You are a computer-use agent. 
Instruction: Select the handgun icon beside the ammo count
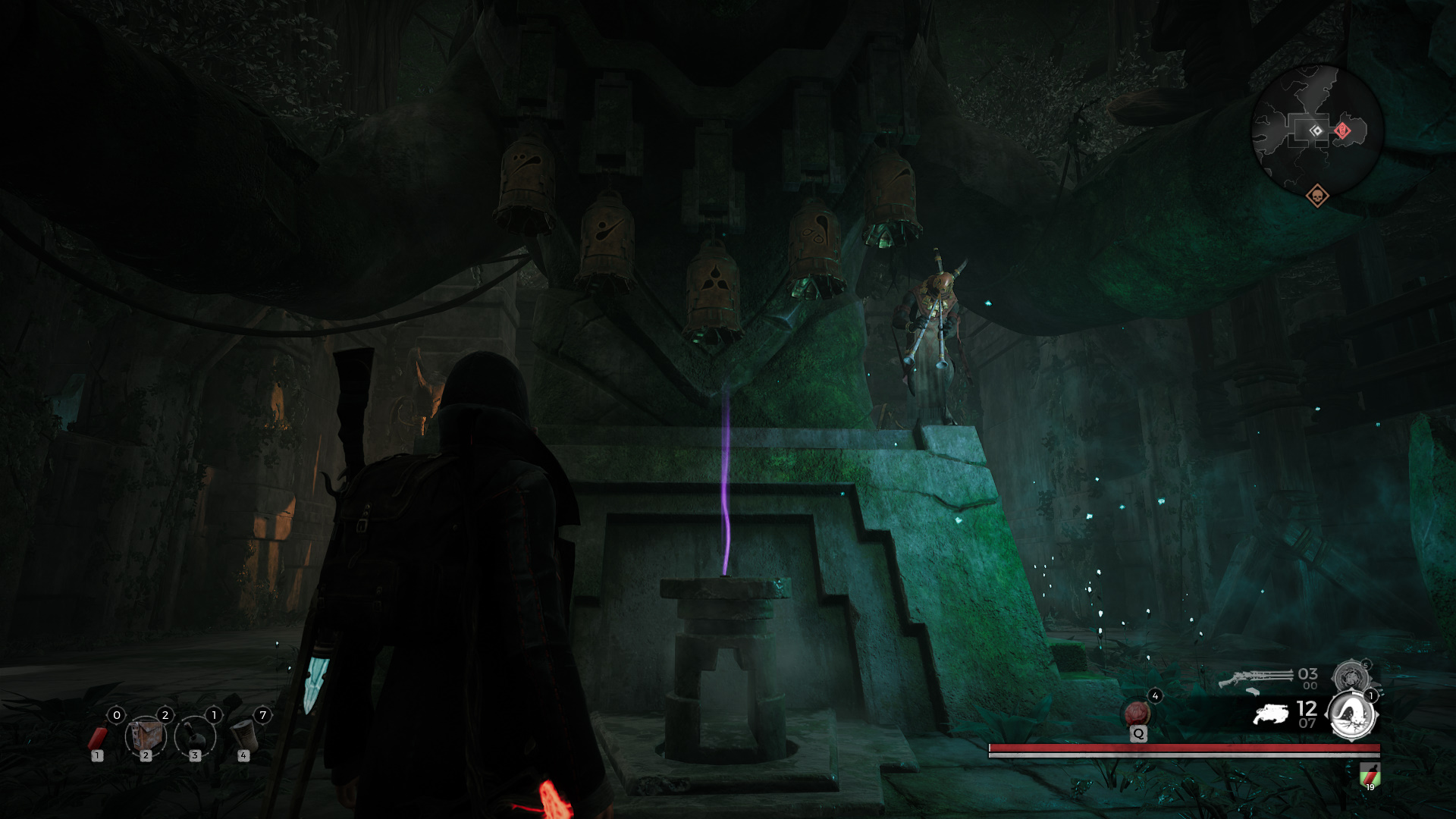1271,714
